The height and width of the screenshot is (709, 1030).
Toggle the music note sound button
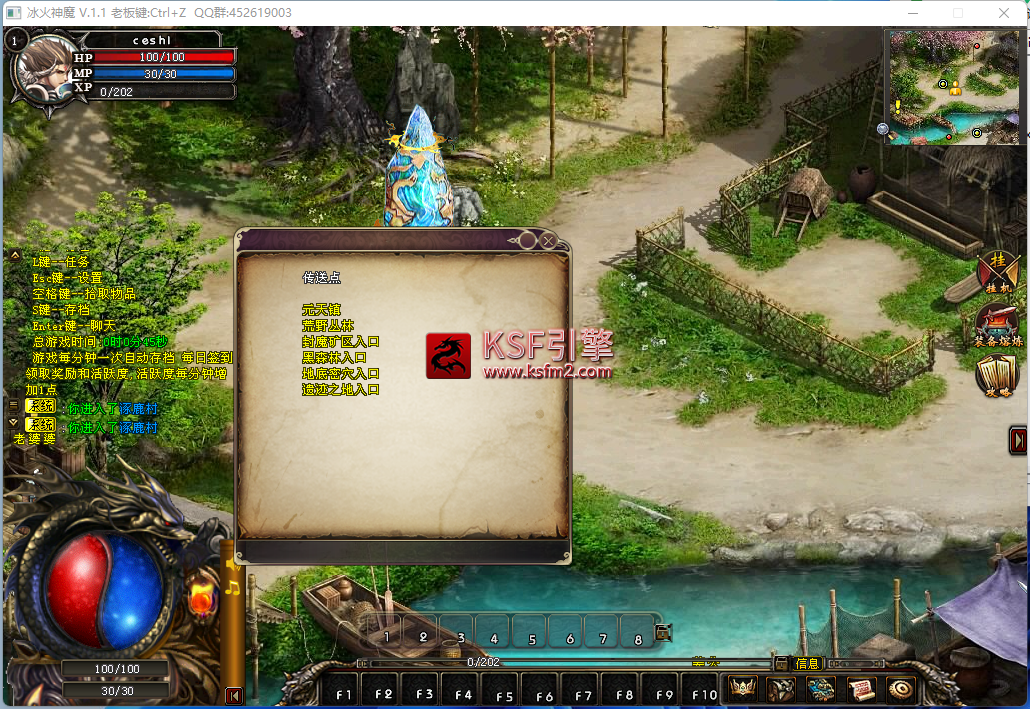click(x=232, y=587)
